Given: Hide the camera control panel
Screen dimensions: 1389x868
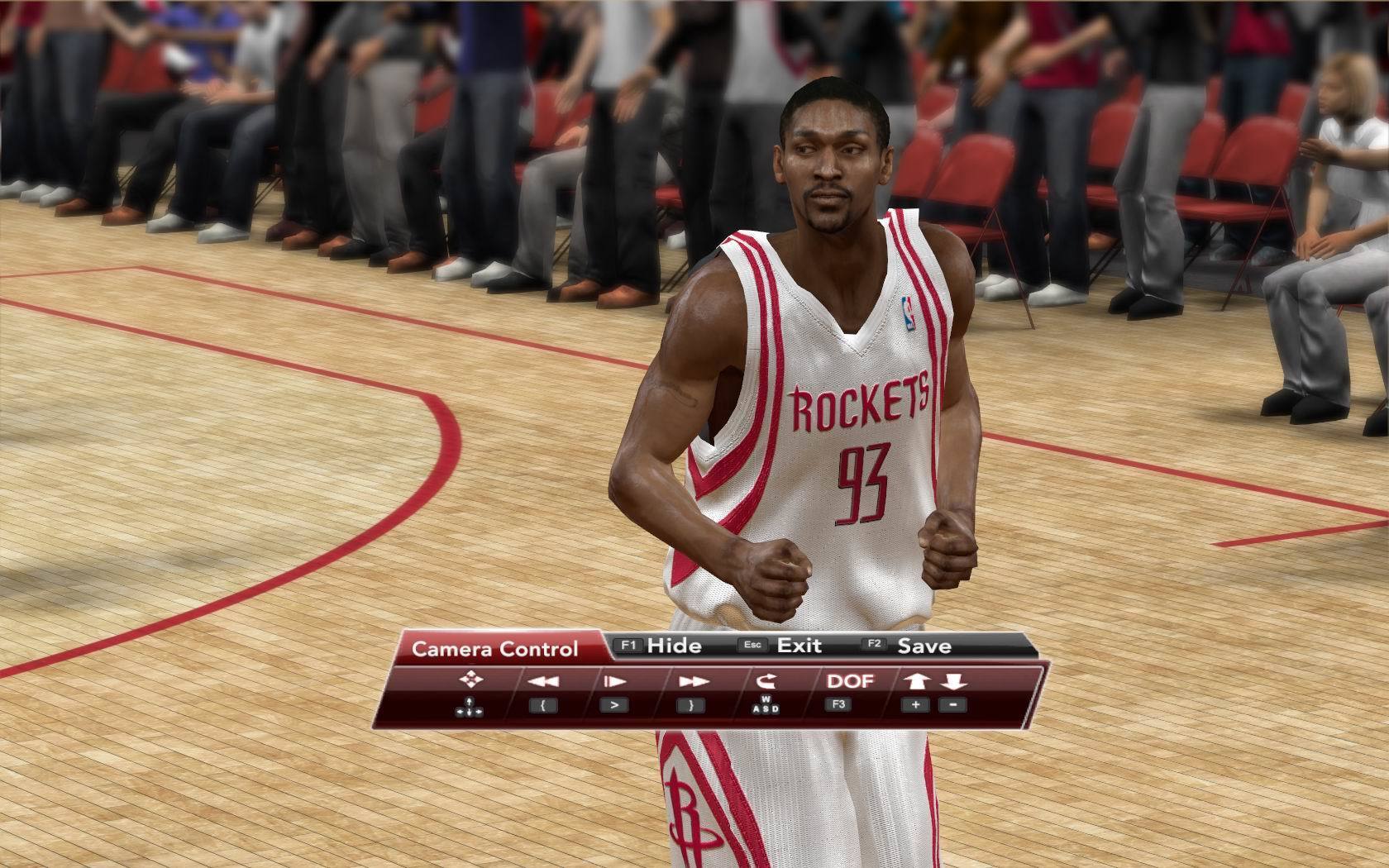Looking at the screenshot, I should pos(661,646).
